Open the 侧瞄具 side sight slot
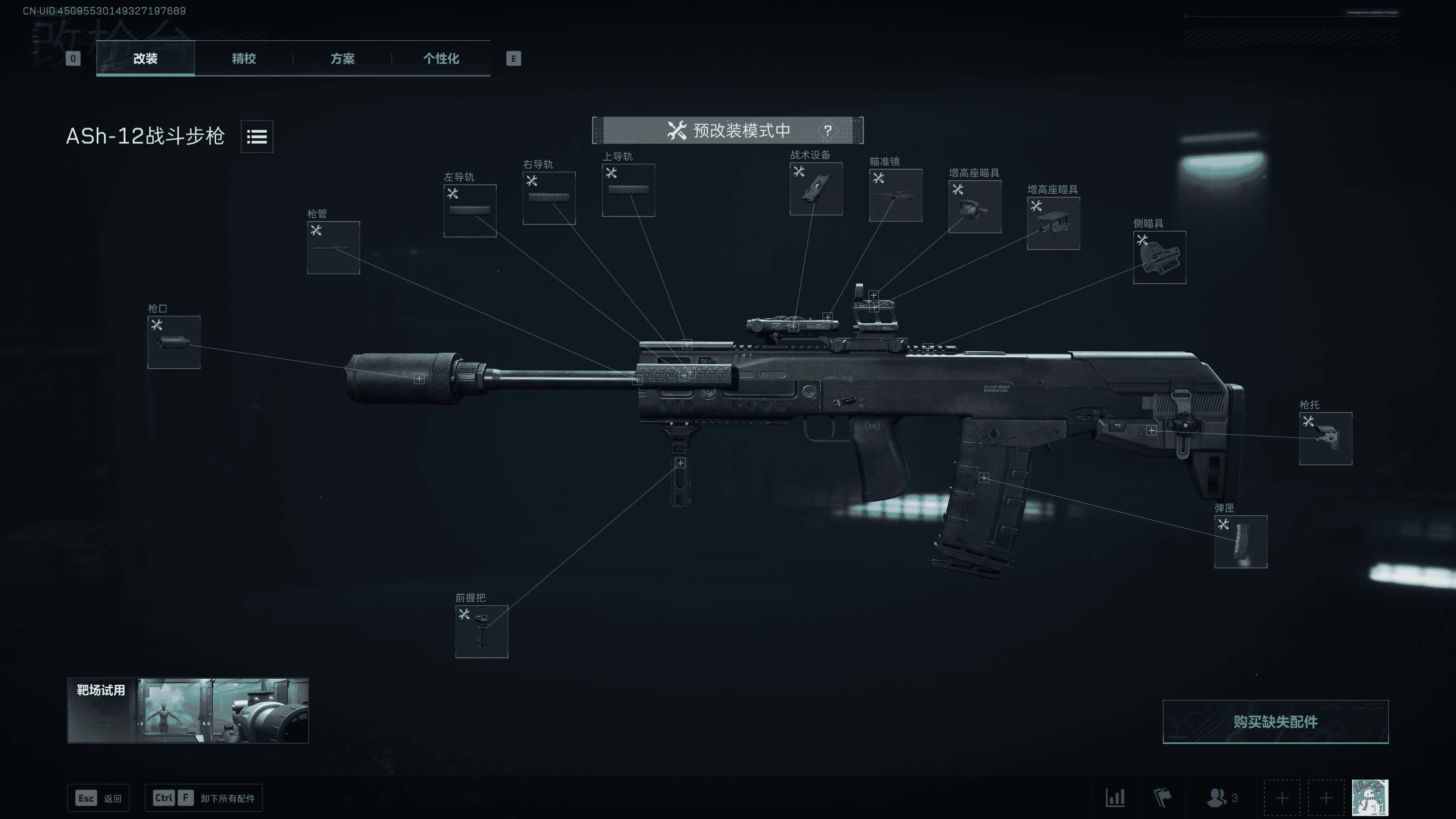 click(x=1159, y=258)
